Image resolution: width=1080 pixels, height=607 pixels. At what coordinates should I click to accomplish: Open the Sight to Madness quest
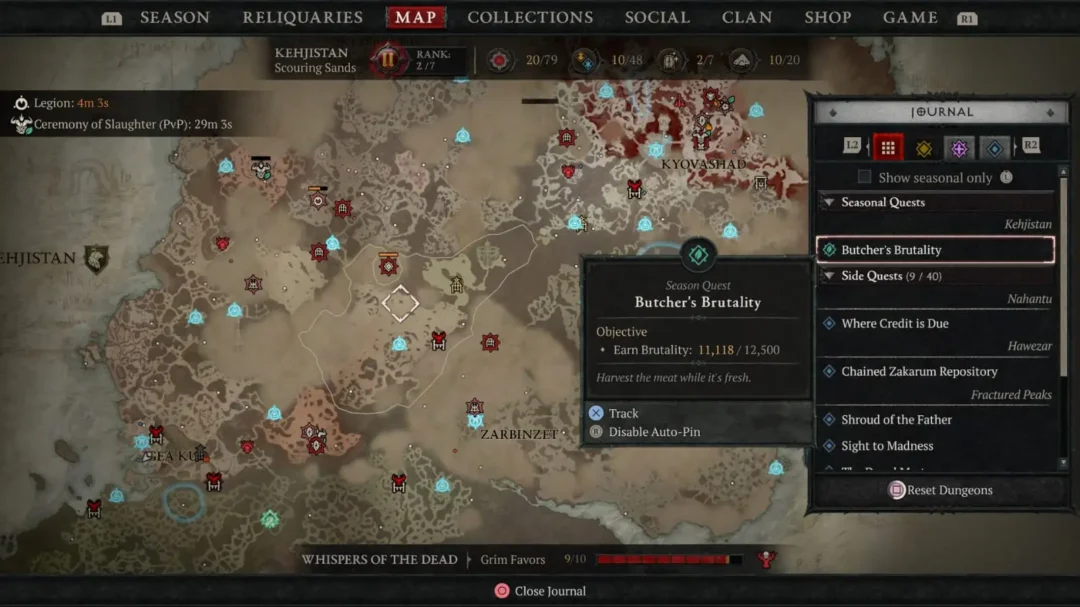pos(887,446)
